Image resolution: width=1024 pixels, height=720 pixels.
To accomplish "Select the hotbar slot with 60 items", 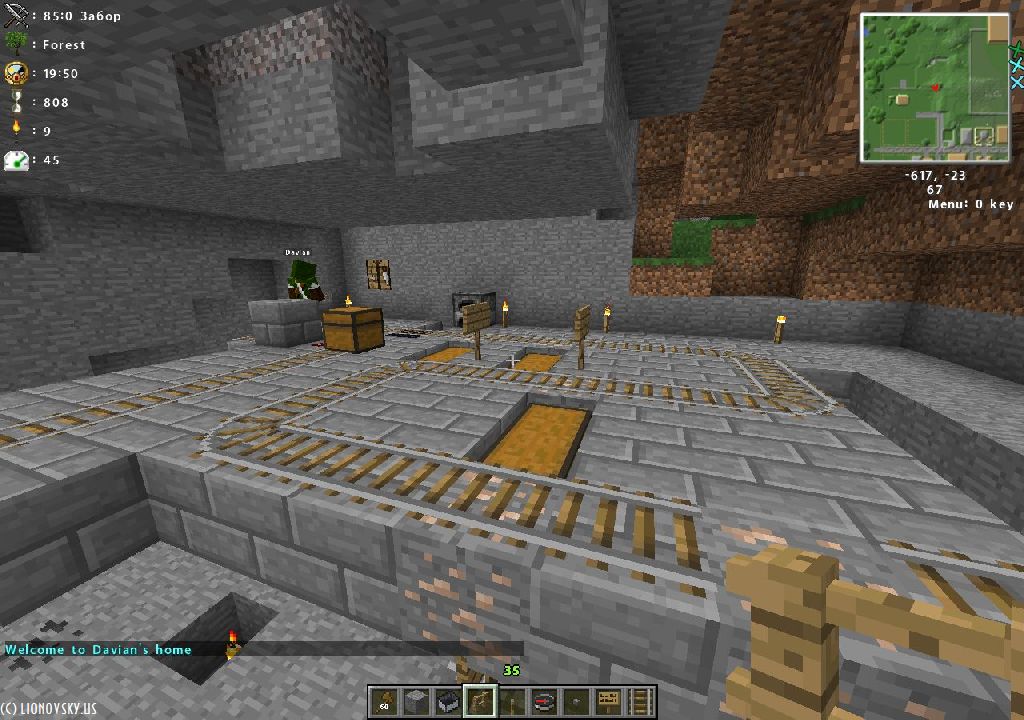I will (x=383, y=702).
